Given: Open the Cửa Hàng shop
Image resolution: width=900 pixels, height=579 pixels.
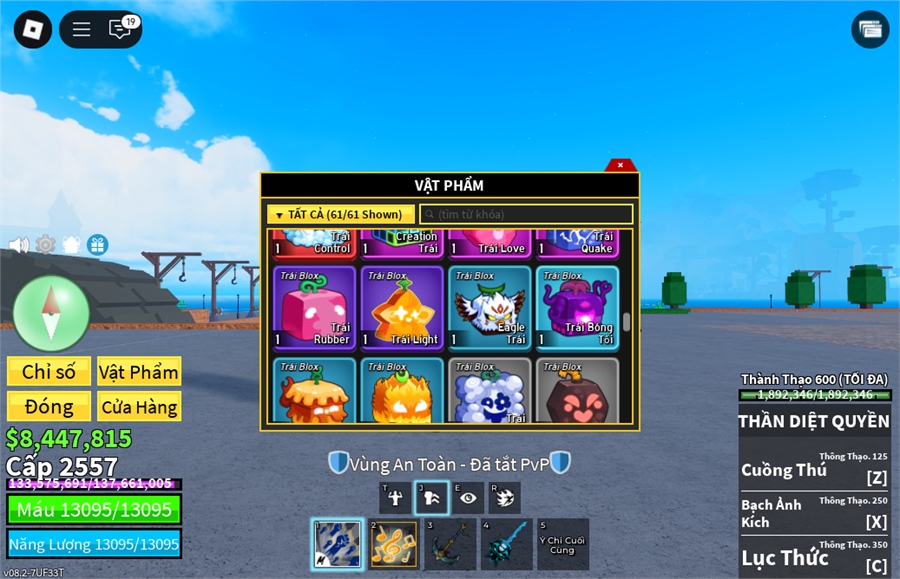Looking at the screenshot, I should click(139, 407).
